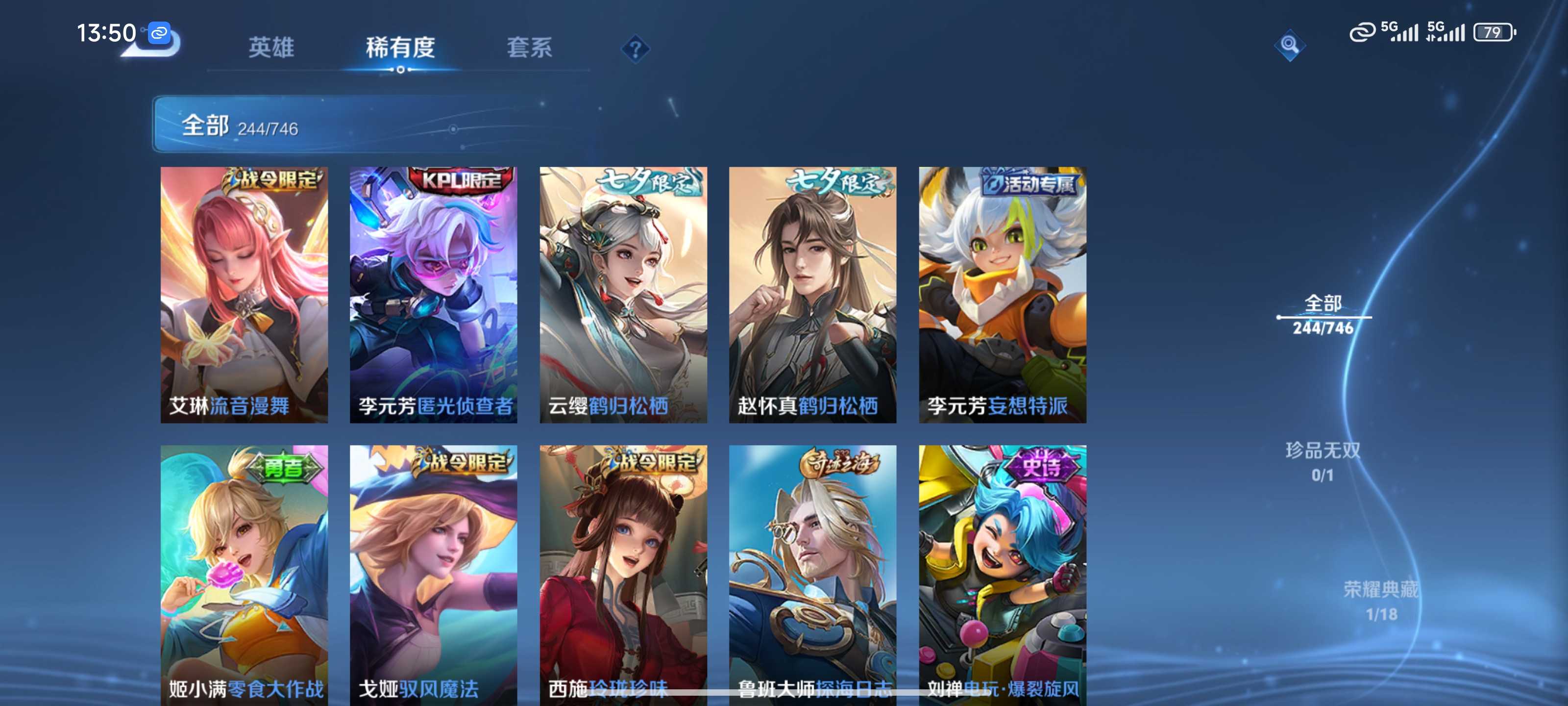Show the 荣耀典藏 rarity category
This screenshot has height=706, width=1568.
(1380, 601)
